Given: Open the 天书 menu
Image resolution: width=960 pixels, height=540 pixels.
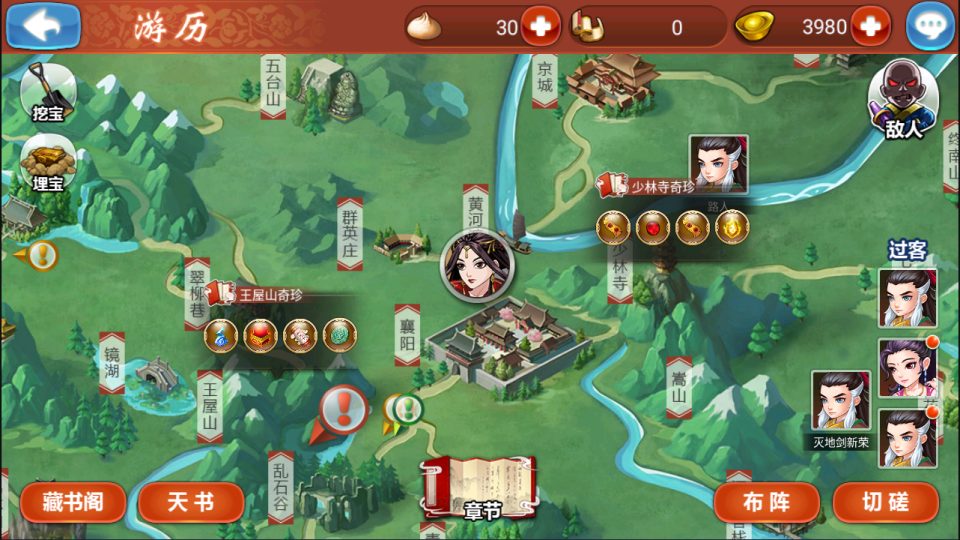Looking at the screenshot, I should [x=190, y=502].
